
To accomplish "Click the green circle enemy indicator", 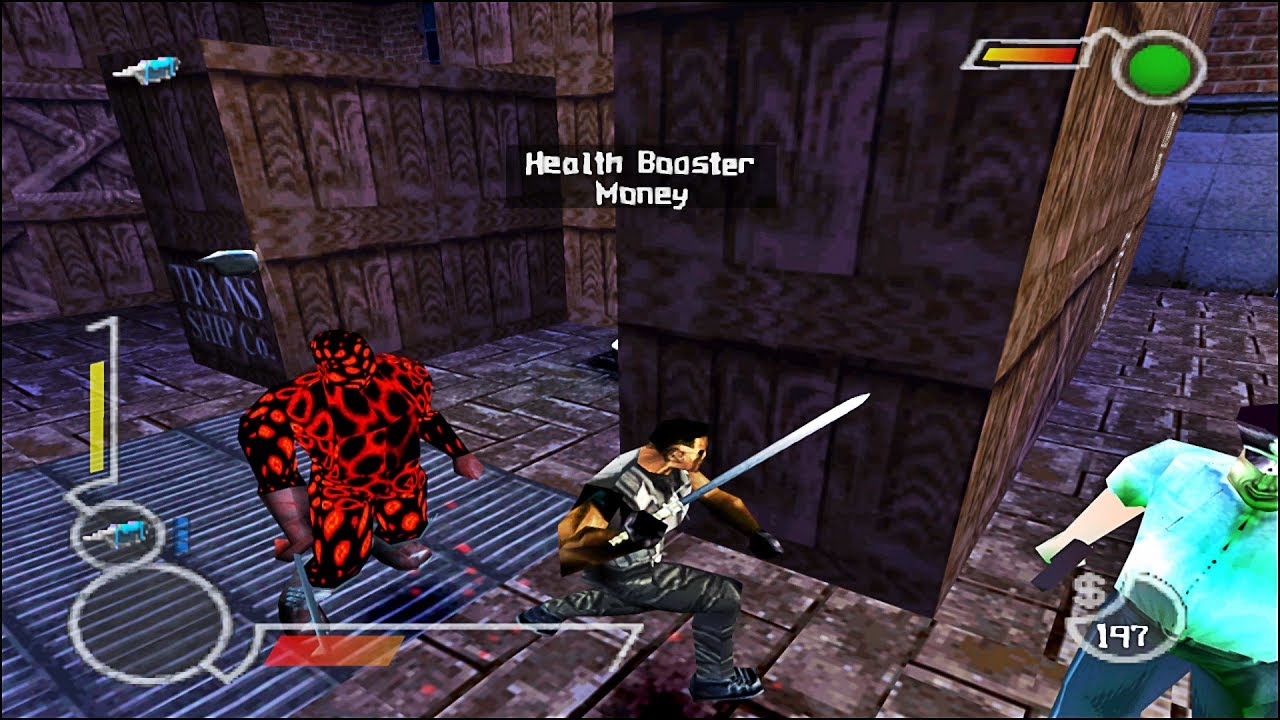I will click(x=1159, y=68).
